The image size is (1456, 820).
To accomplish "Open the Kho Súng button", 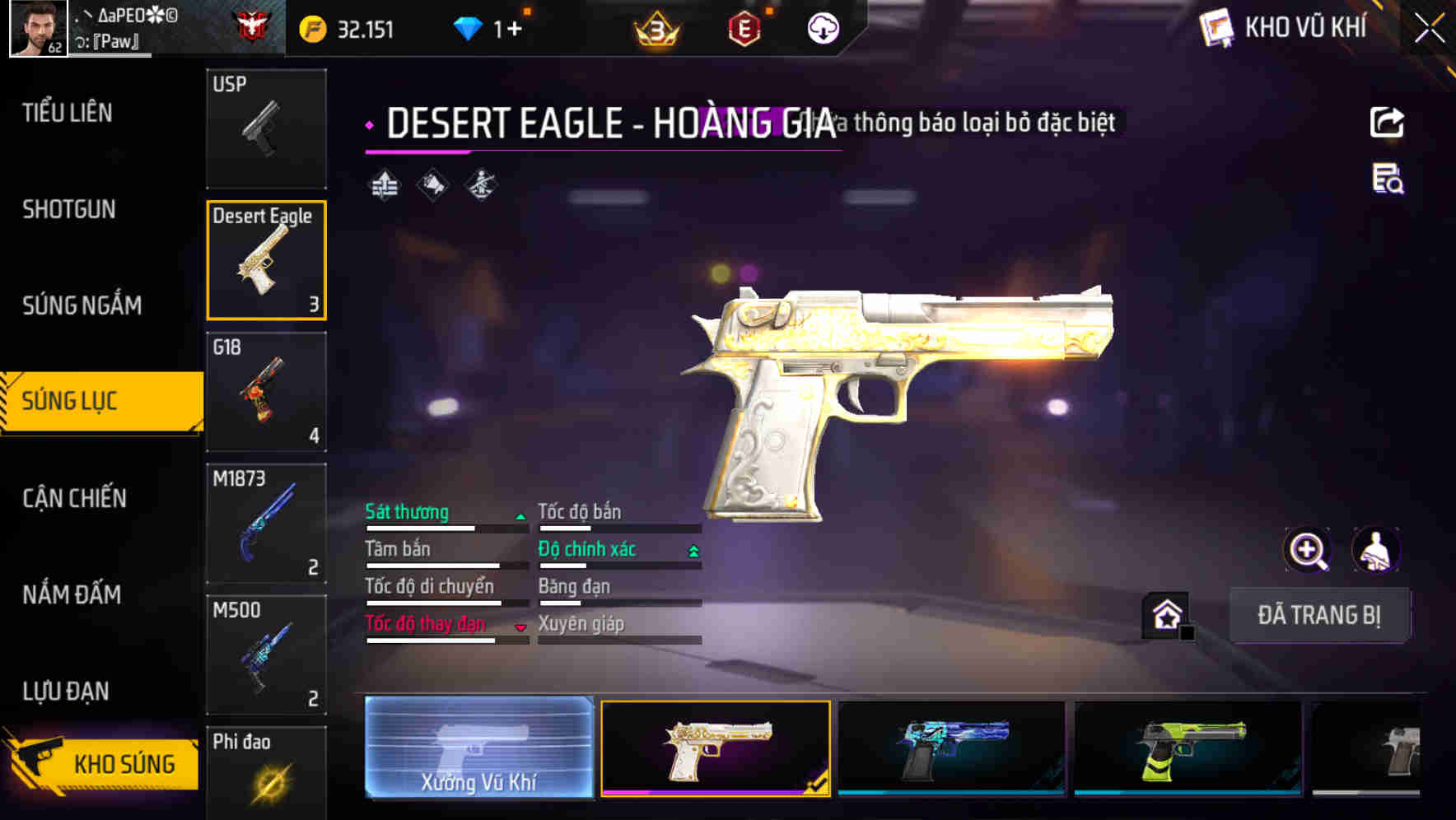I will 104,763.
